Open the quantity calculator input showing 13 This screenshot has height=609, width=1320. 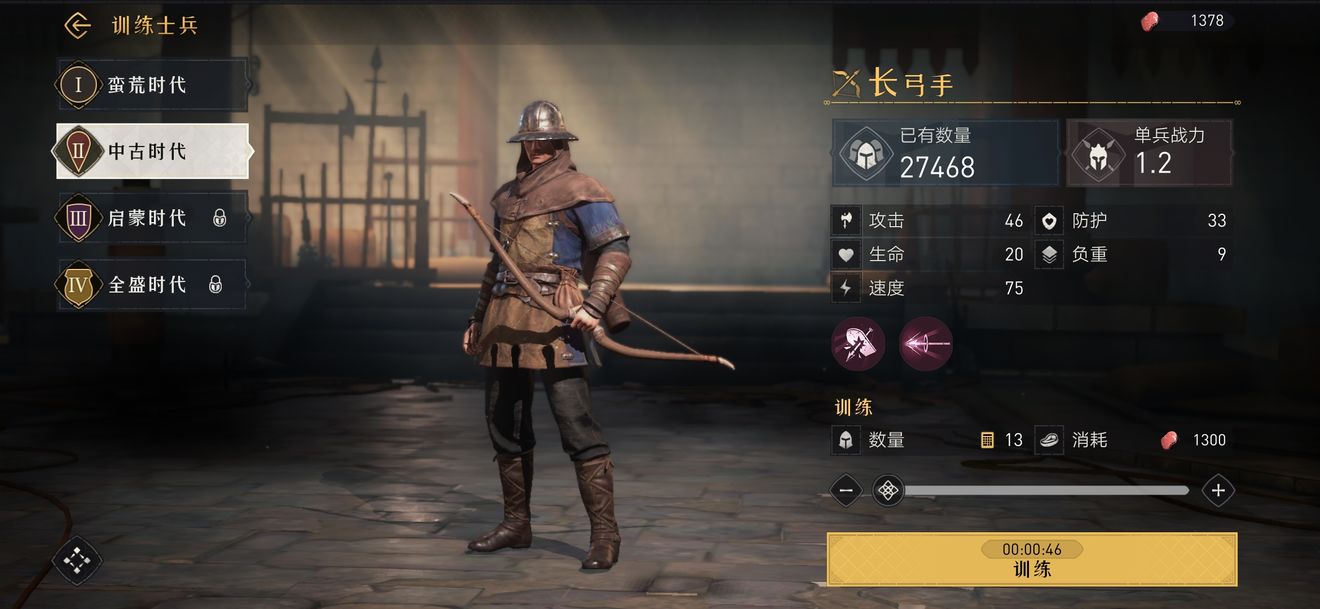1002,440
